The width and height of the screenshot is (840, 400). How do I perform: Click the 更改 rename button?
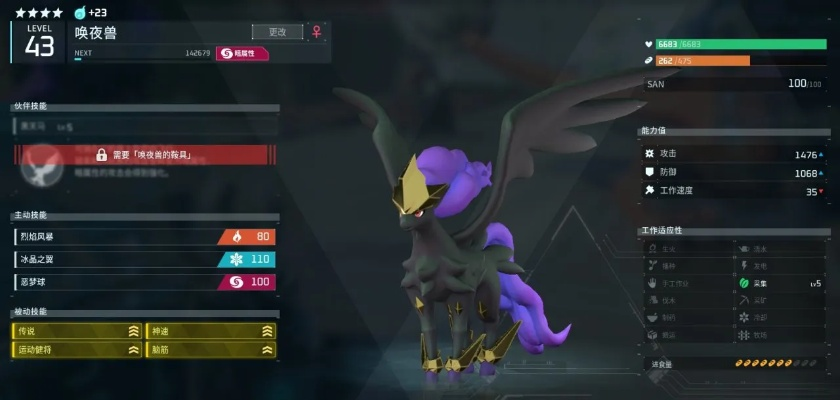tap(277, 32)
